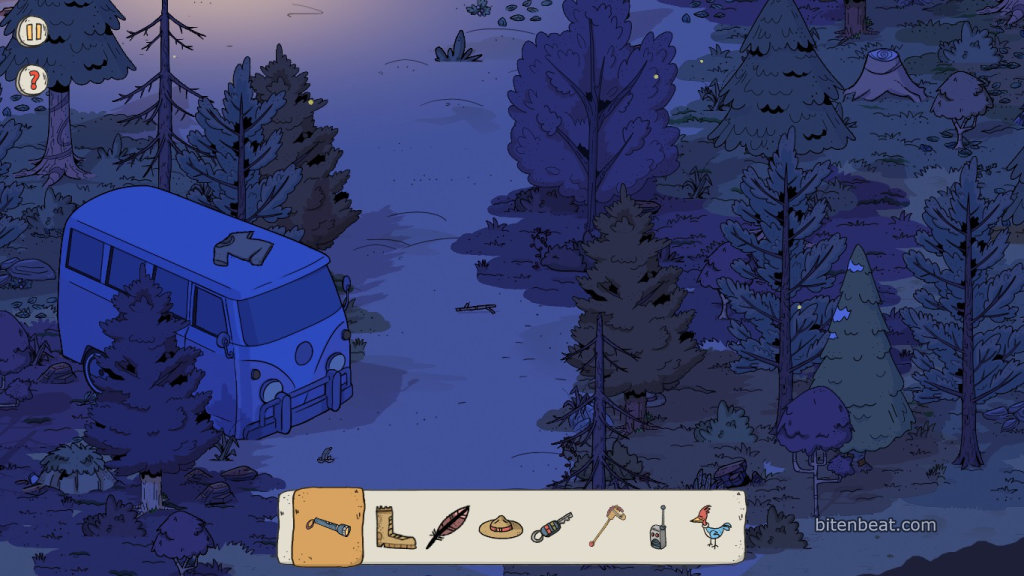Select the ranger hat item
The width and height of the screenshot is (1024, 576).
click(x=501, y=526)
